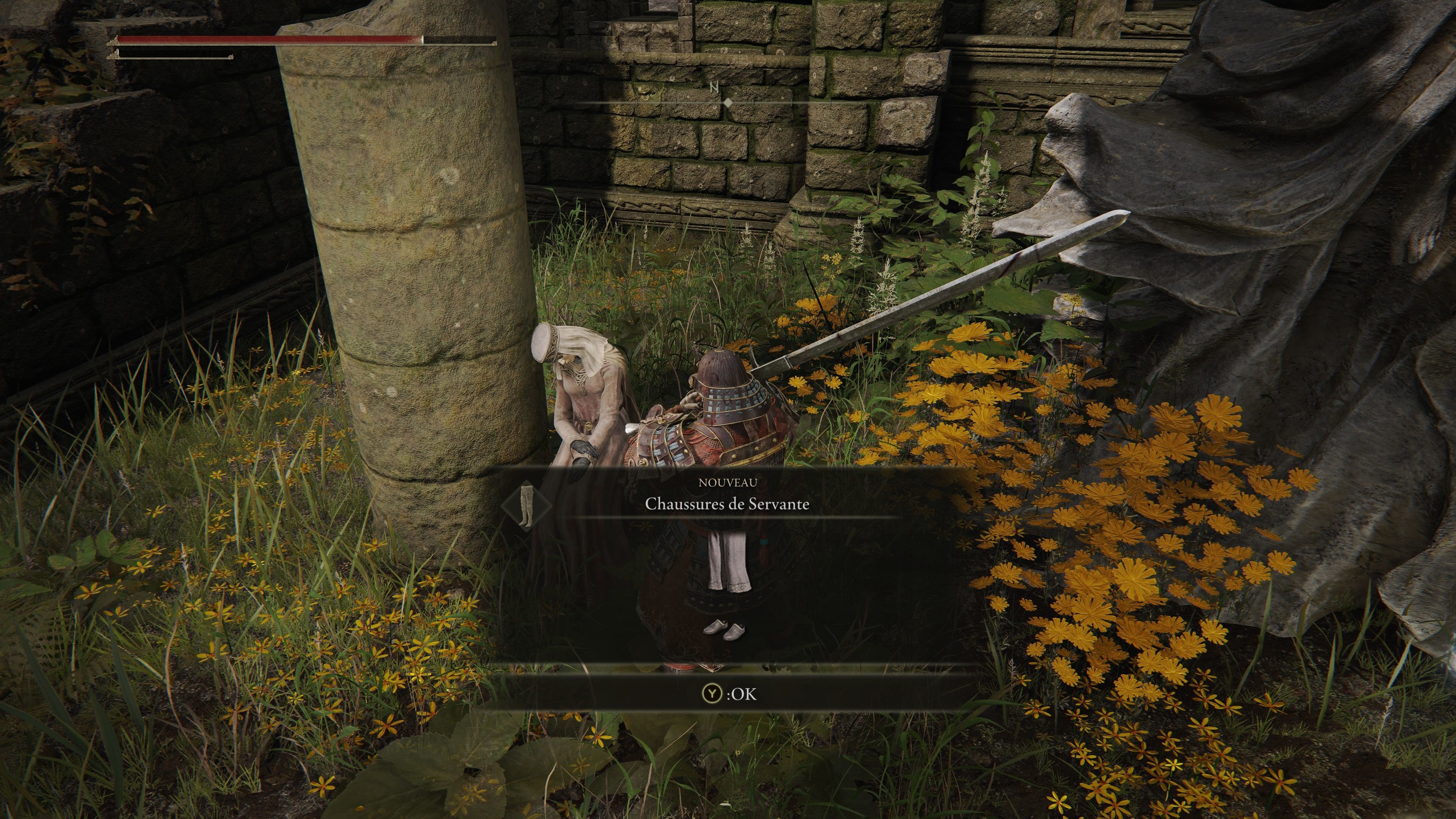Confirm the new item popup with OK
The height and width of the screenshot is (819, 1456).
[x=728, y=693]
